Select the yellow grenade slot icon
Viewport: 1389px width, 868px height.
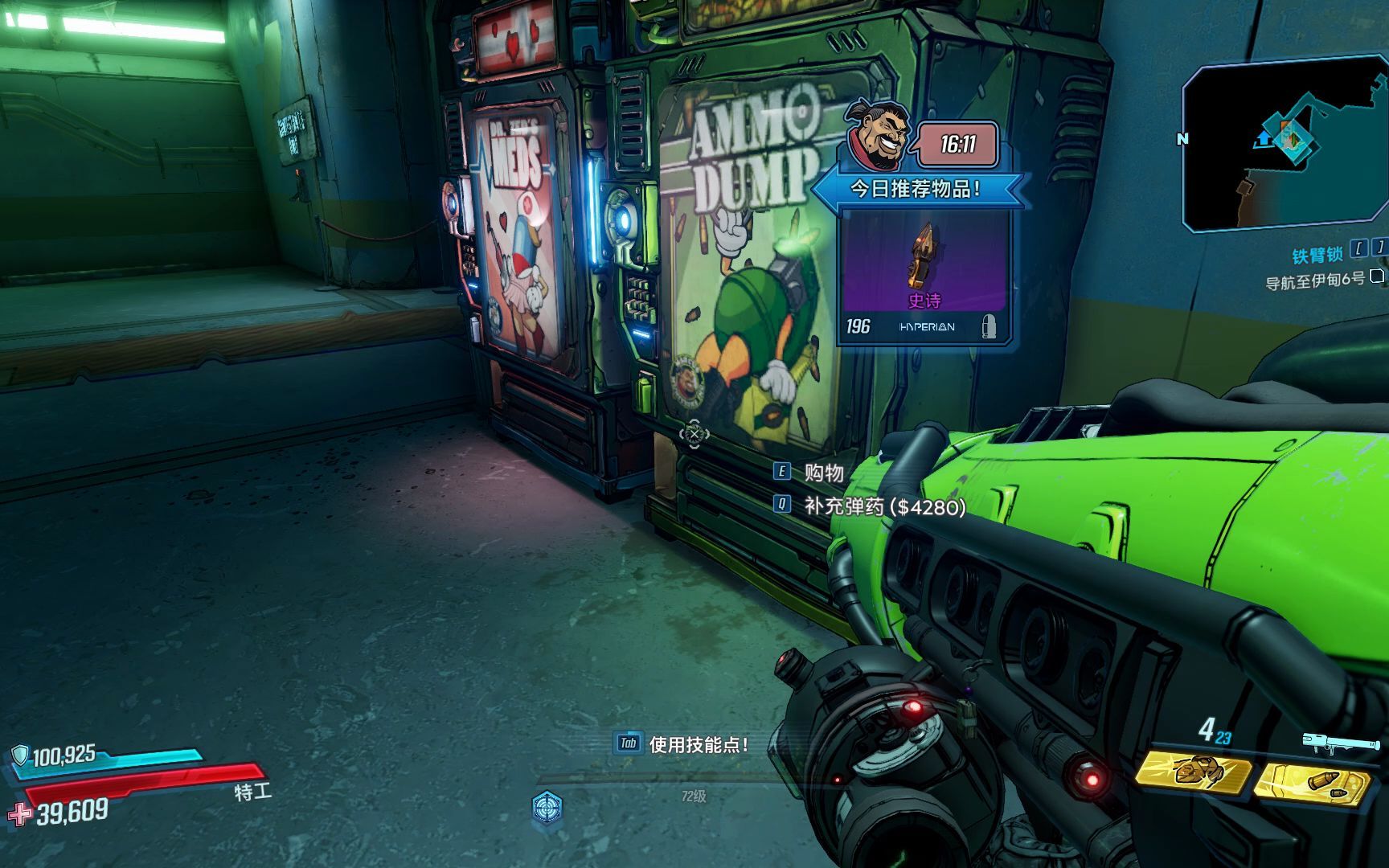(1193, 772)
